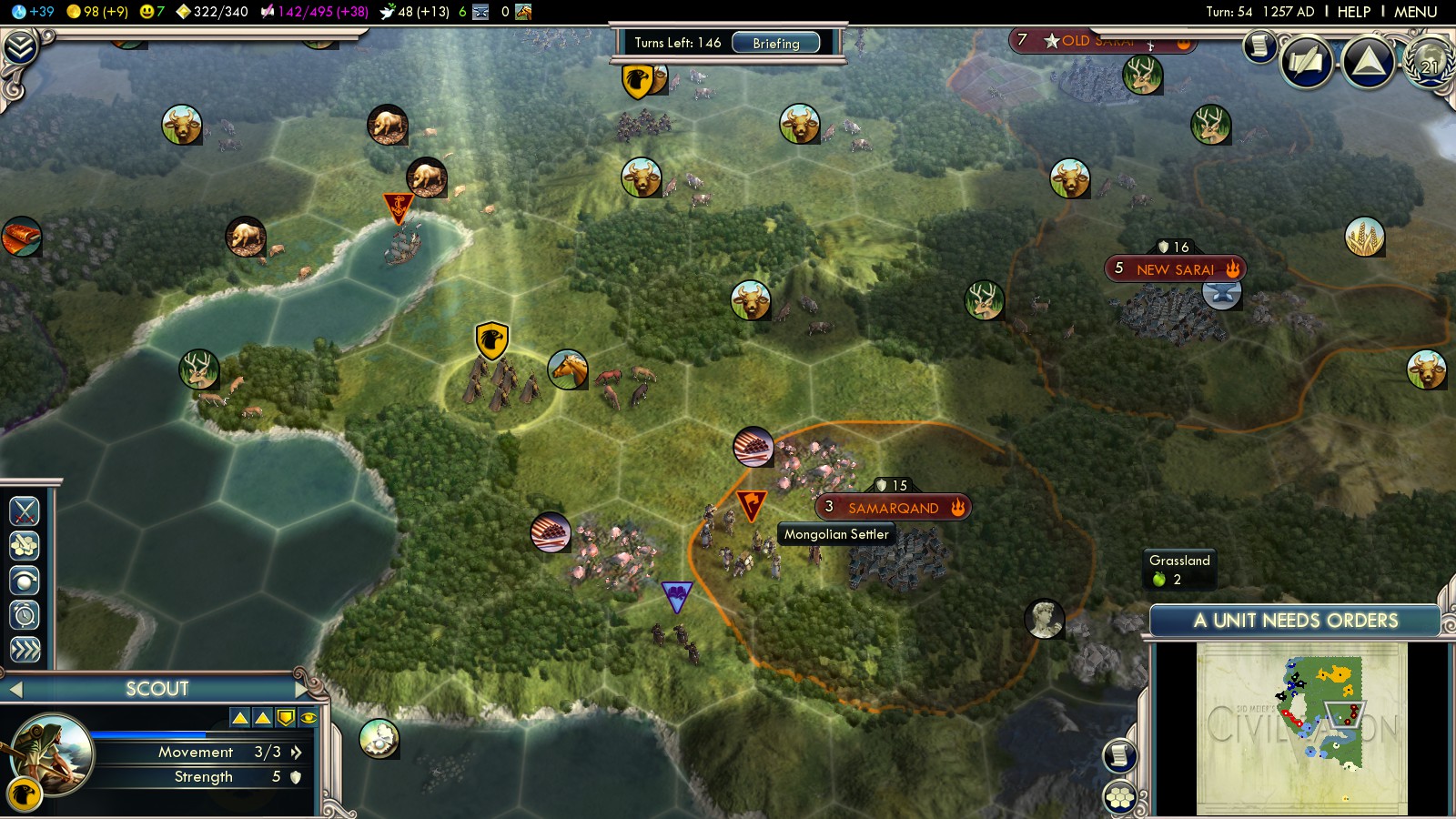Click the curved arrow over orb action
1456x819 pixels.
point(25,581)
